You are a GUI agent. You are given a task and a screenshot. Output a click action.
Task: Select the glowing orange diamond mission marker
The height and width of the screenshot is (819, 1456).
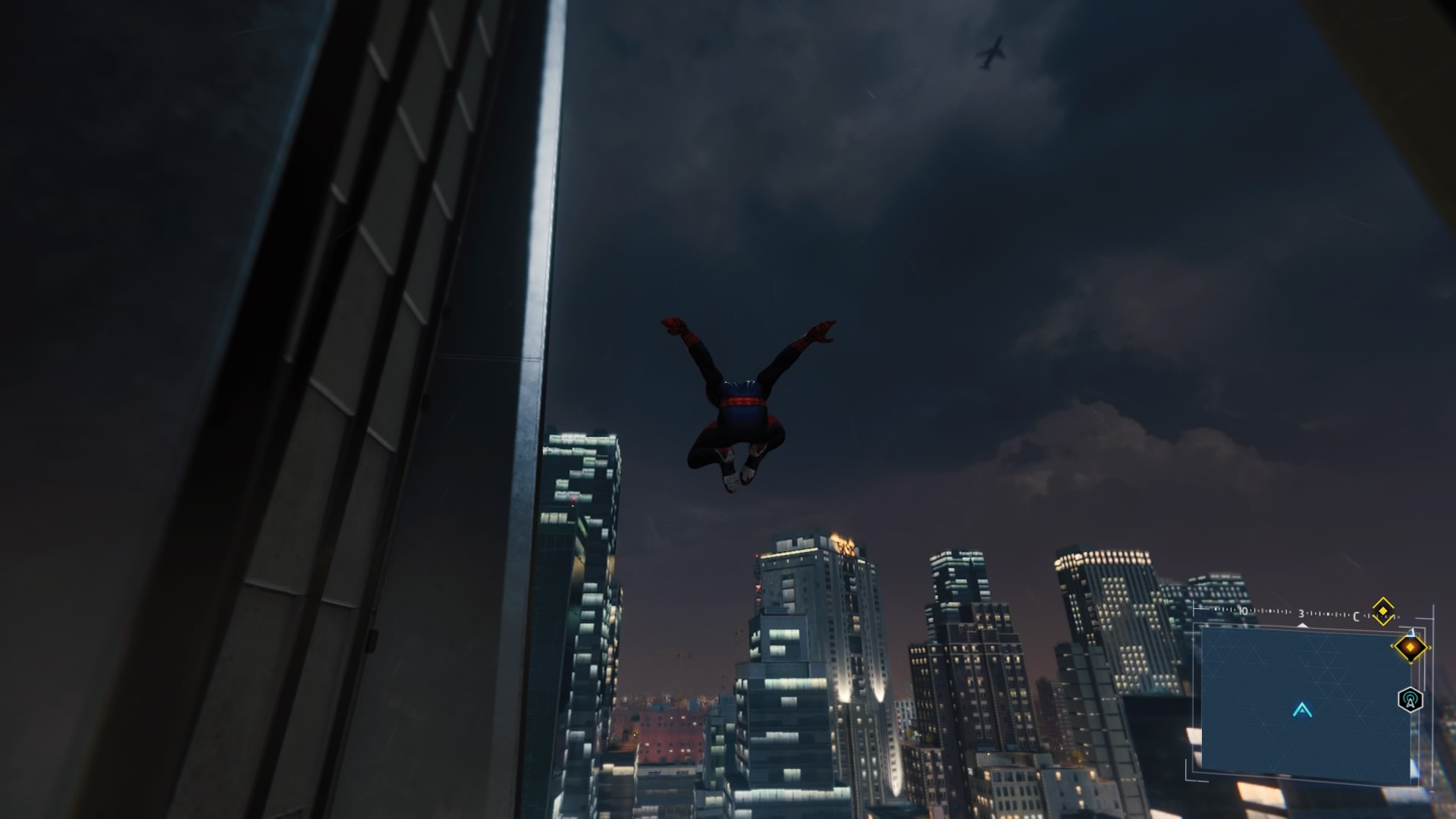(x=1410, y=648)
